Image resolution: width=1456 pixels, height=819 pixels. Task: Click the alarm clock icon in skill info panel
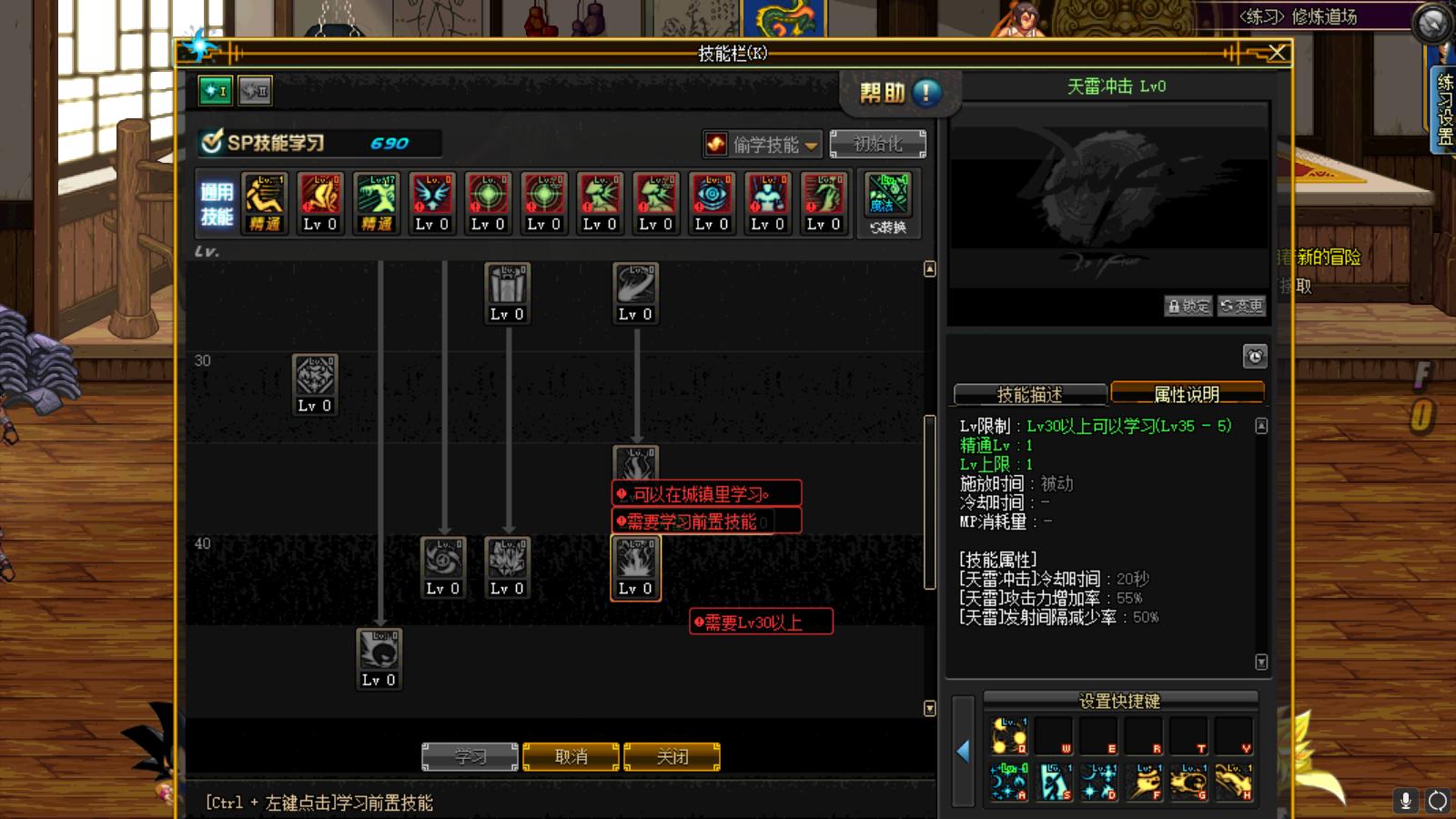[1256, 355]
